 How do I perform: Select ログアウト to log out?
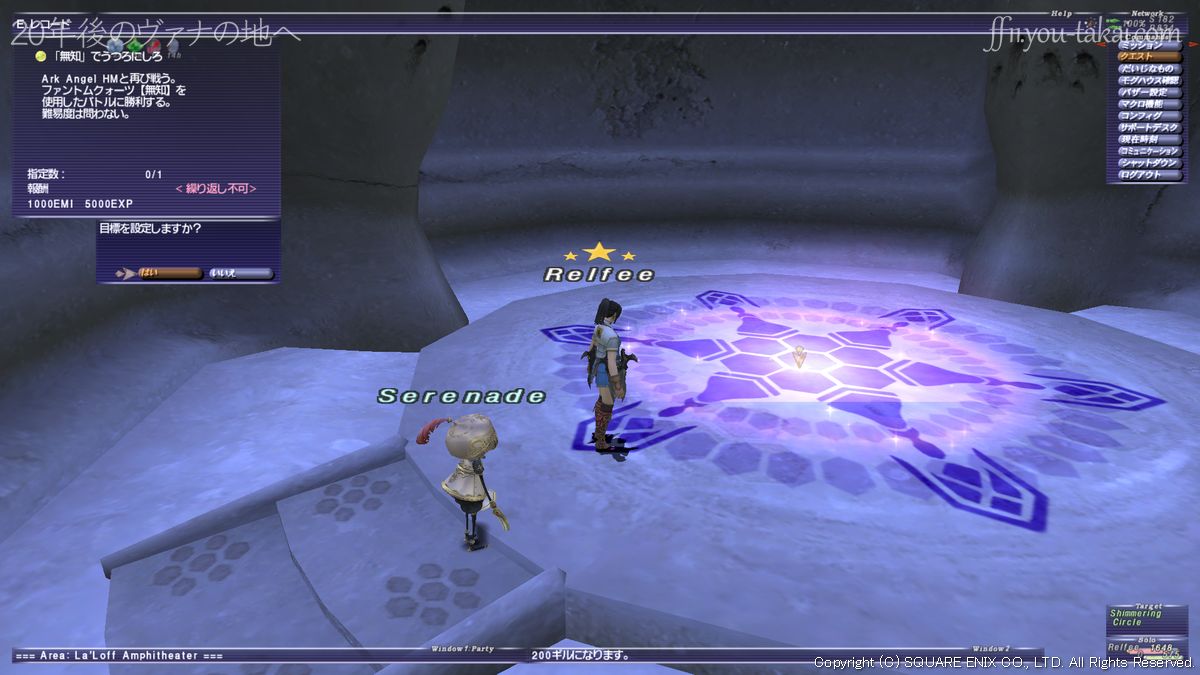tap(1148, 175)
